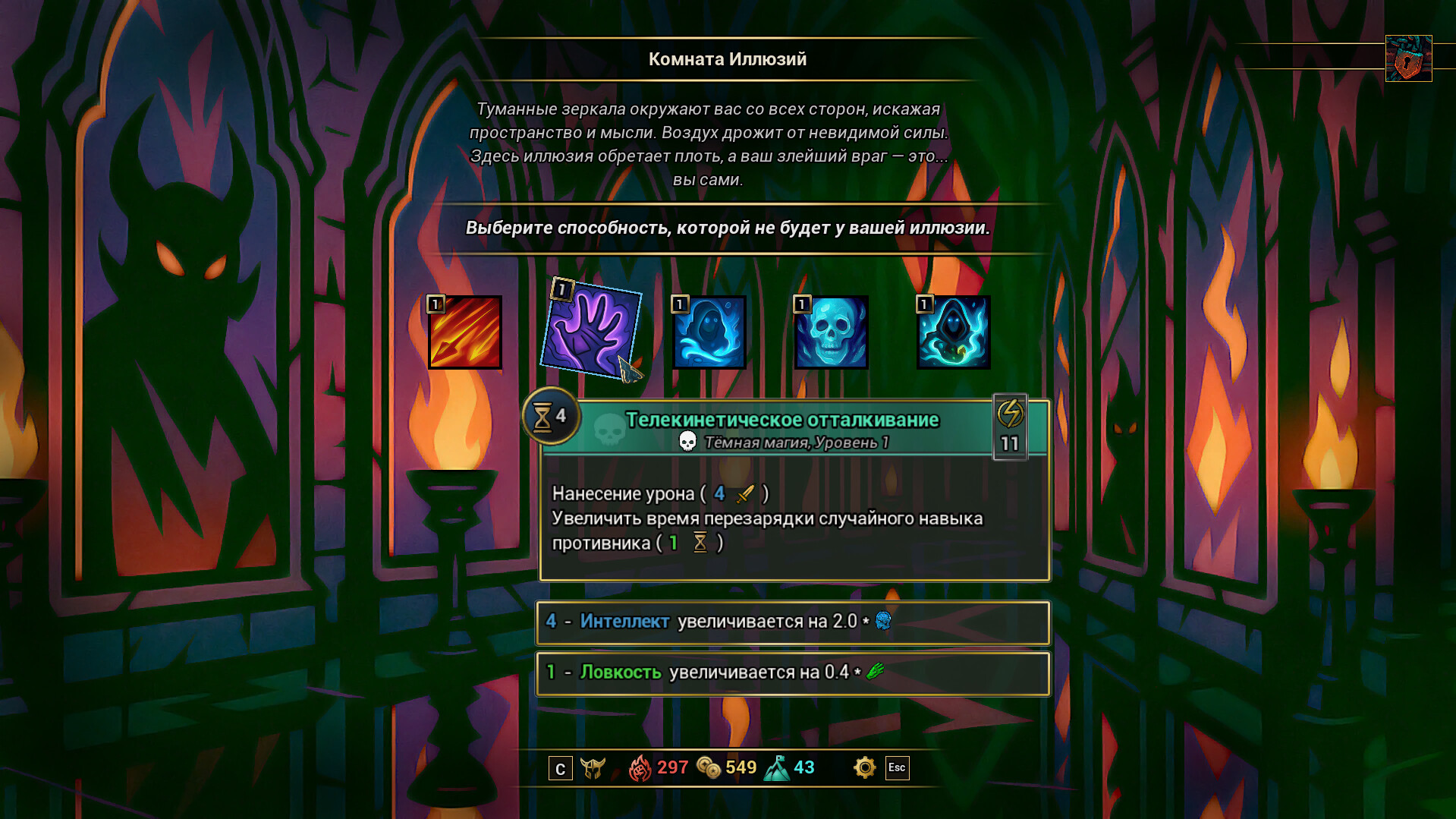This screenshot has height=819, width=1456.
Task: Select the hooded figure ability icon
Action: 953,332
